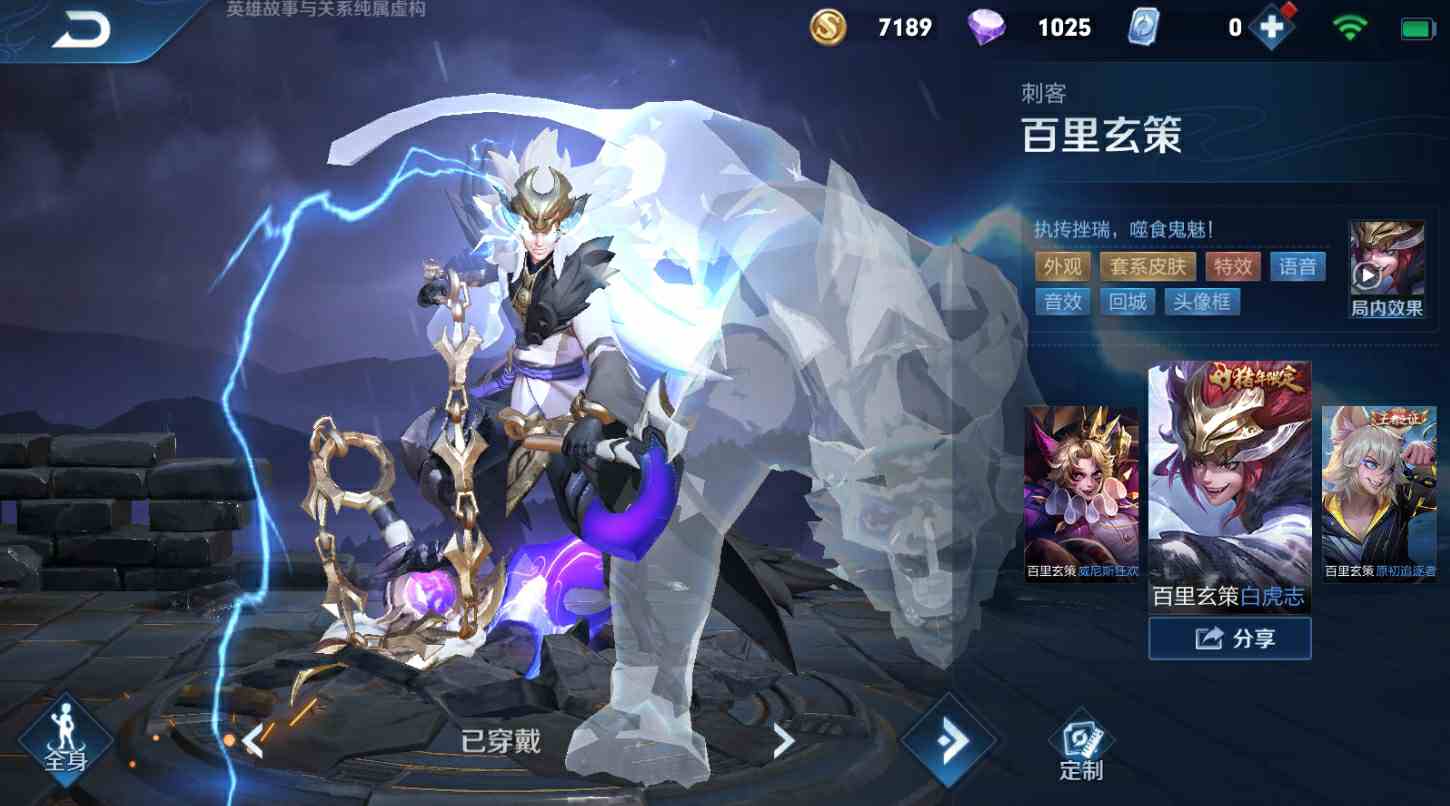Click the 分享 share button
This screenshot has width=1450, height=806.
tap(1229, 637)
